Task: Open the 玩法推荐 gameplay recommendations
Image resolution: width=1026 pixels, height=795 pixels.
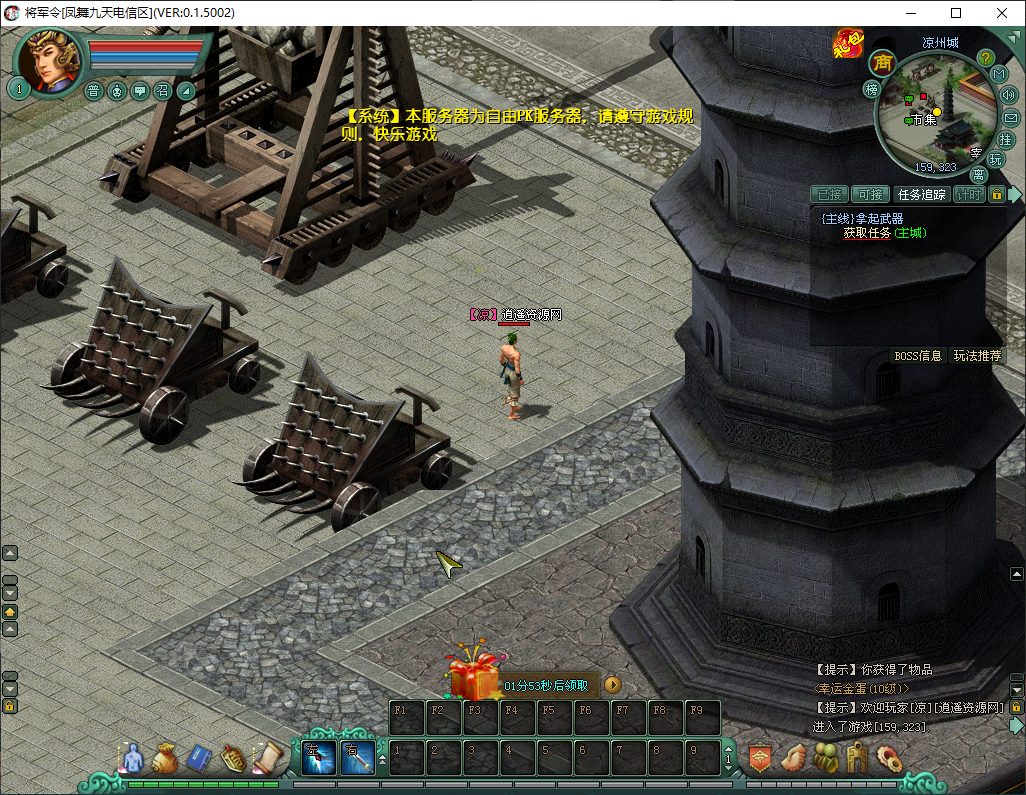Action: pyautogui.click(x=976, y=355)
